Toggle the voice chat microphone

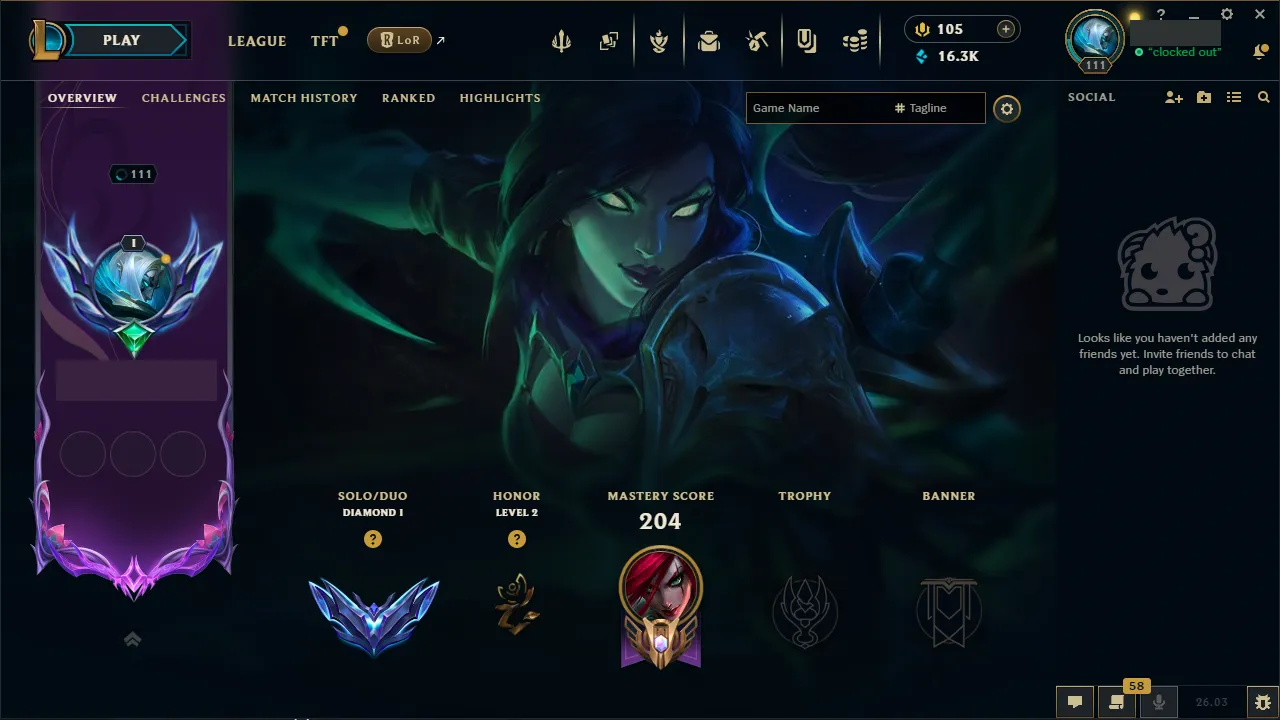[x=1159, y=701]
